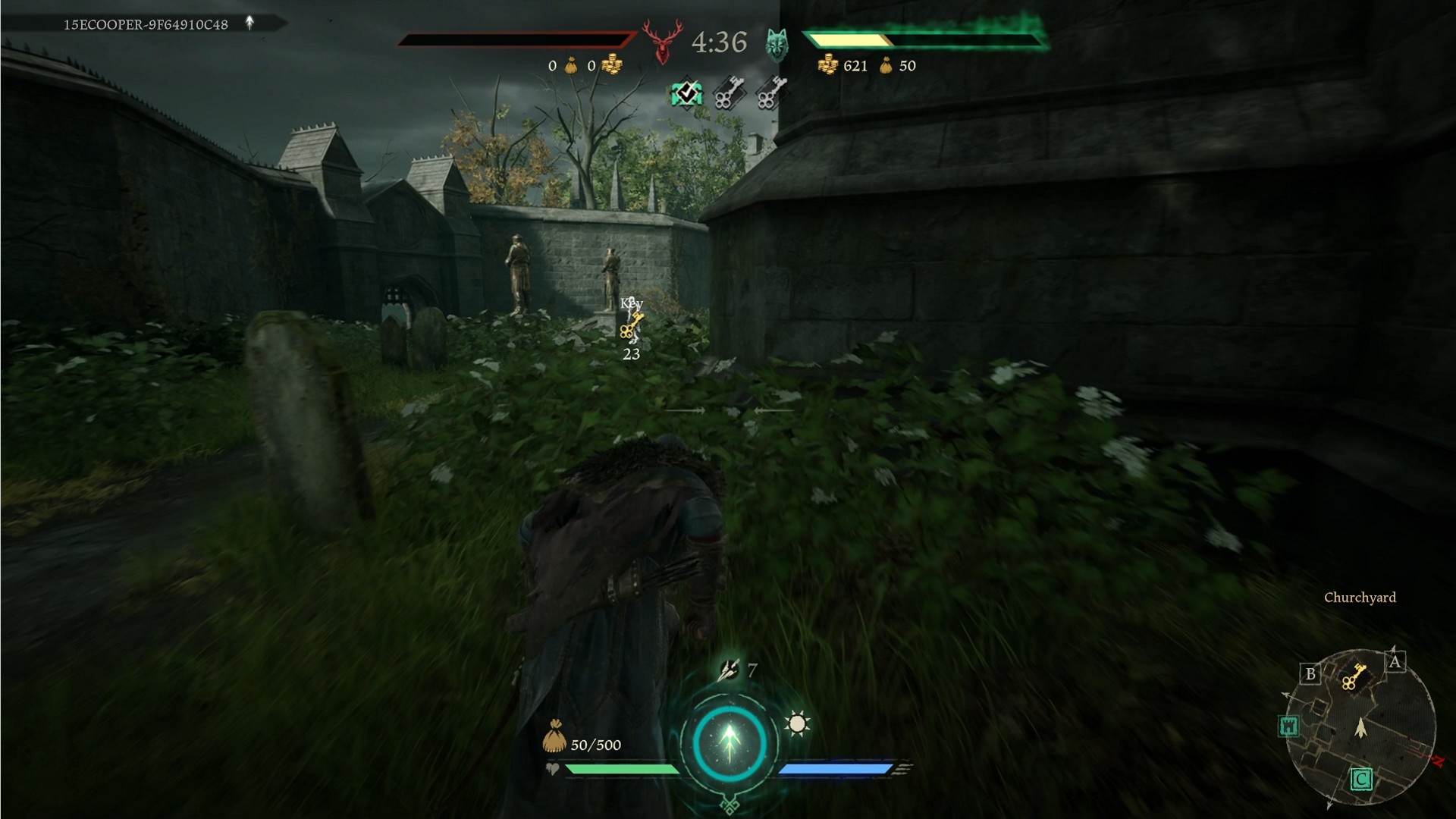Viewport: 1456px width, 819px height.
Task: Select the sun-shaped gear icon
Action: 797,723
